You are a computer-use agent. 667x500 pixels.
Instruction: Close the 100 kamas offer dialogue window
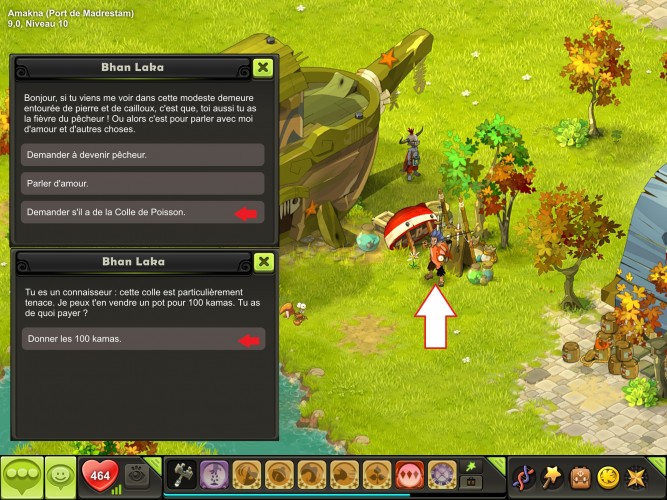click(262, 262)
